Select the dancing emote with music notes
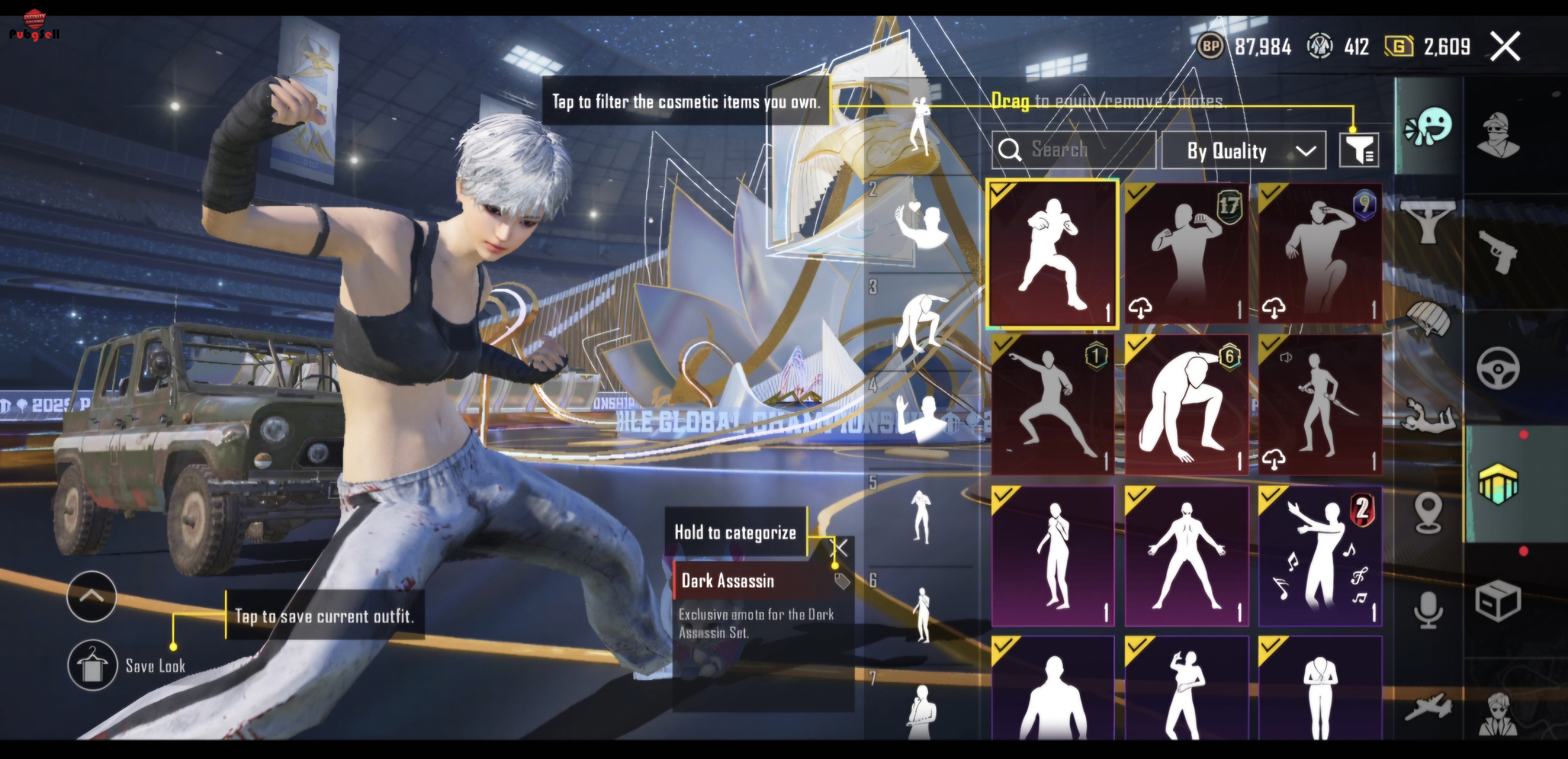The image size is (1568, 759). [x=1320, y=555]
